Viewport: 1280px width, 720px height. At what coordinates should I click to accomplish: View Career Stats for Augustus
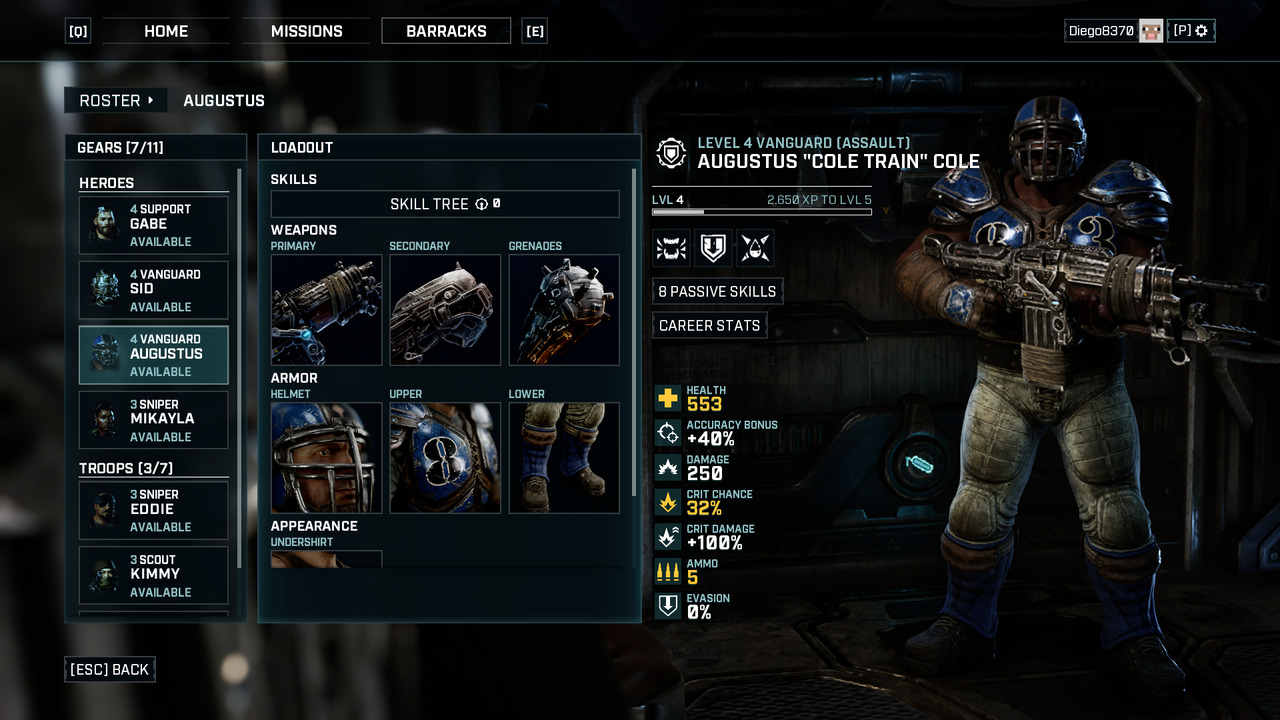tap(709, 326)
